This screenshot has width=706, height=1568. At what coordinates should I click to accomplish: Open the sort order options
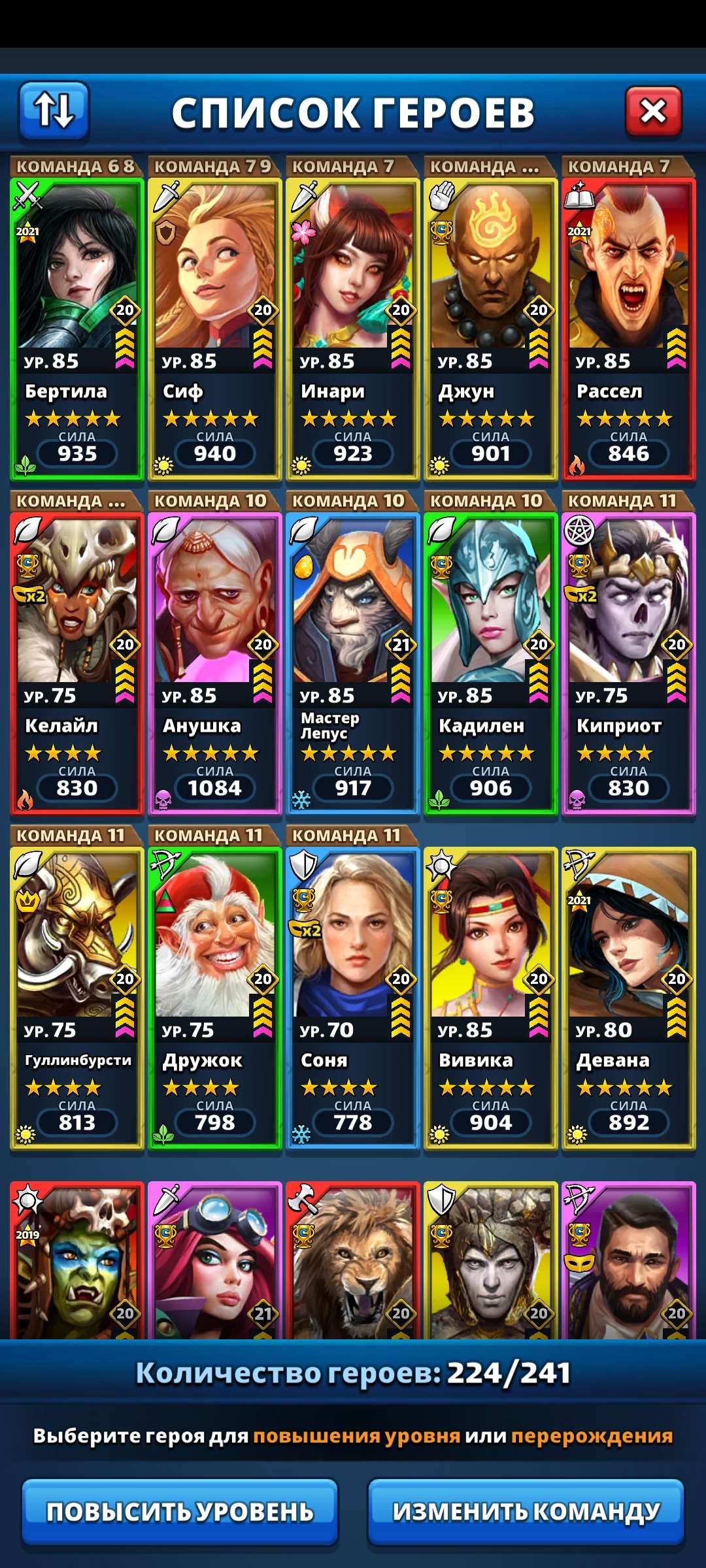coord(54,110)
